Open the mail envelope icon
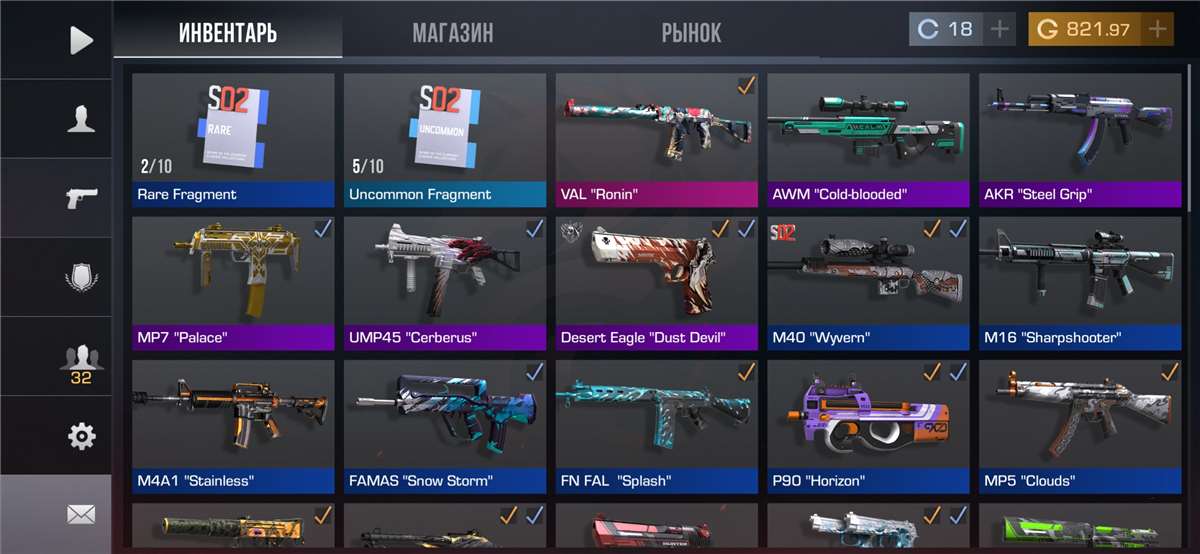1200x554 pixels. coord(81,515)
